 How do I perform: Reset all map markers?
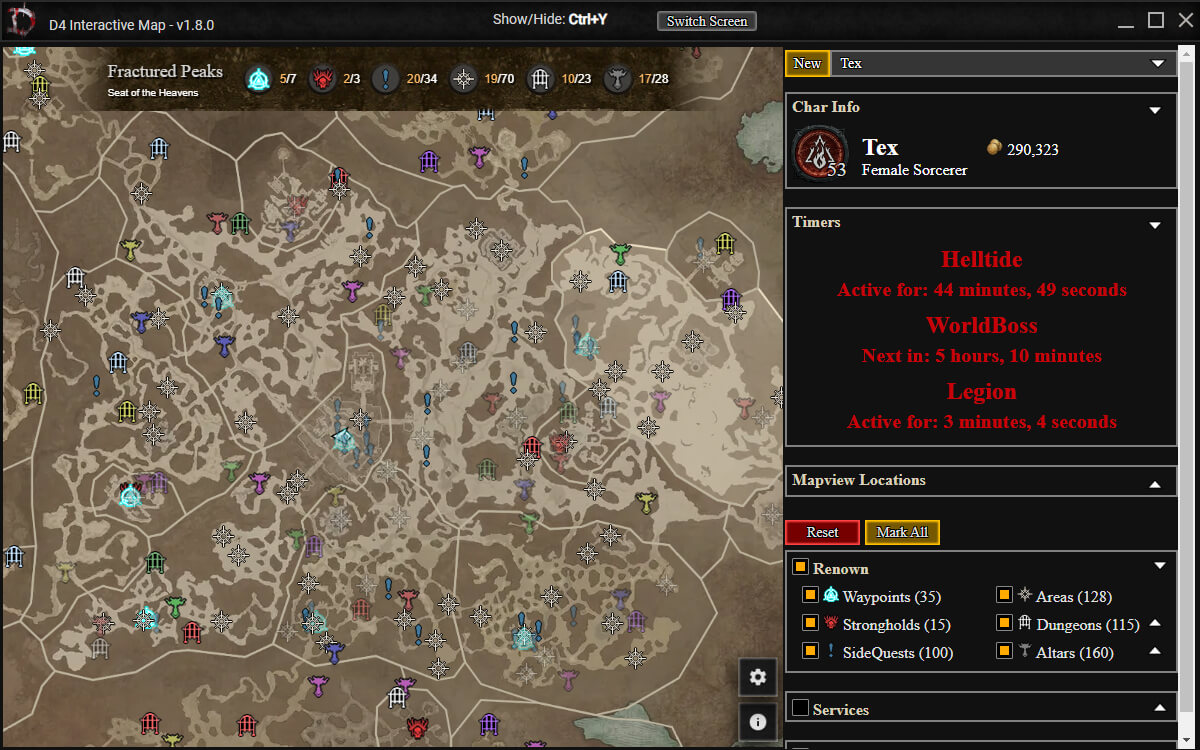pyautogui.click(x=822, y=532)
